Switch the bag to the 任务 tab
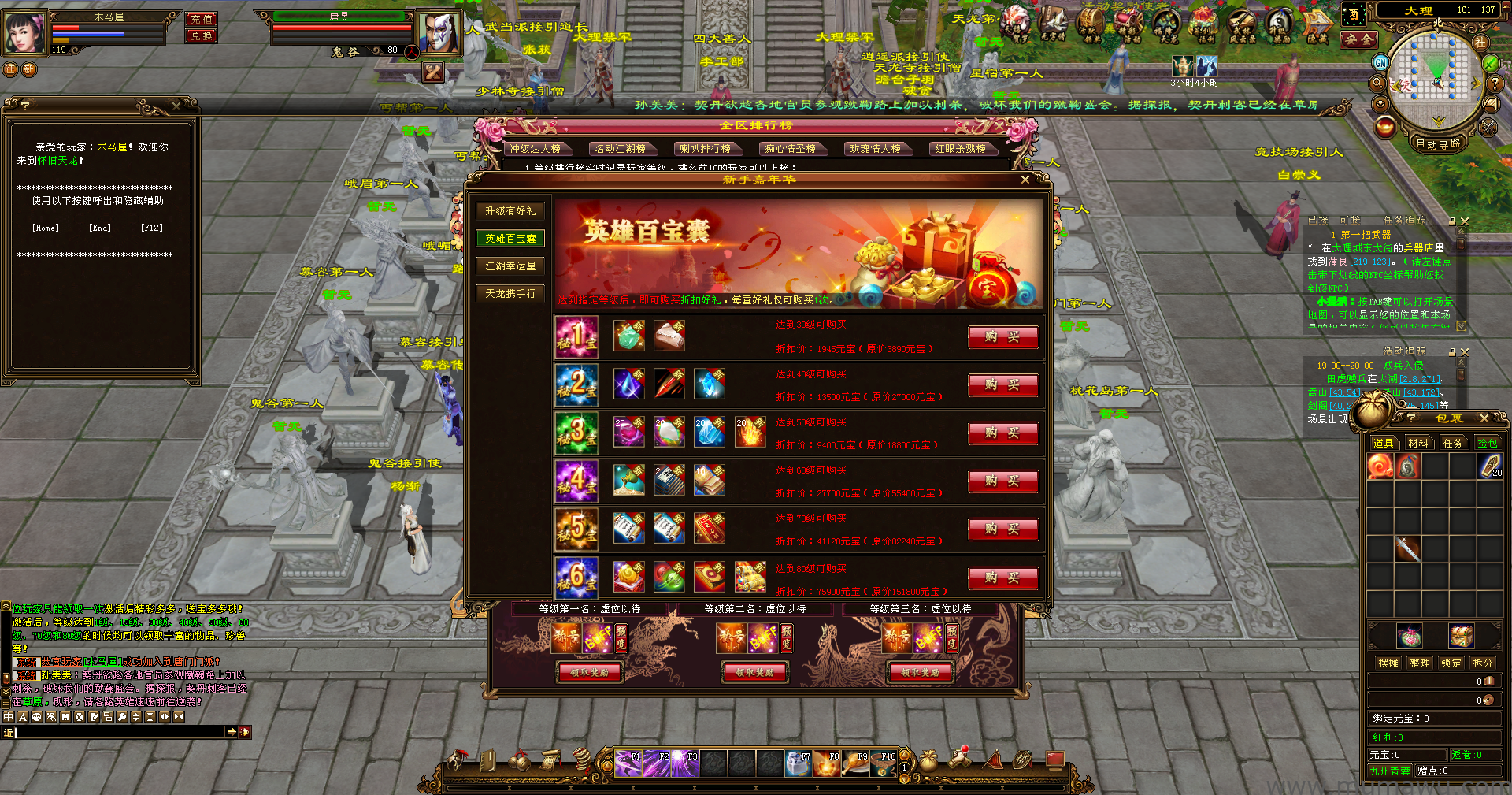 (x=1453, y=444)
